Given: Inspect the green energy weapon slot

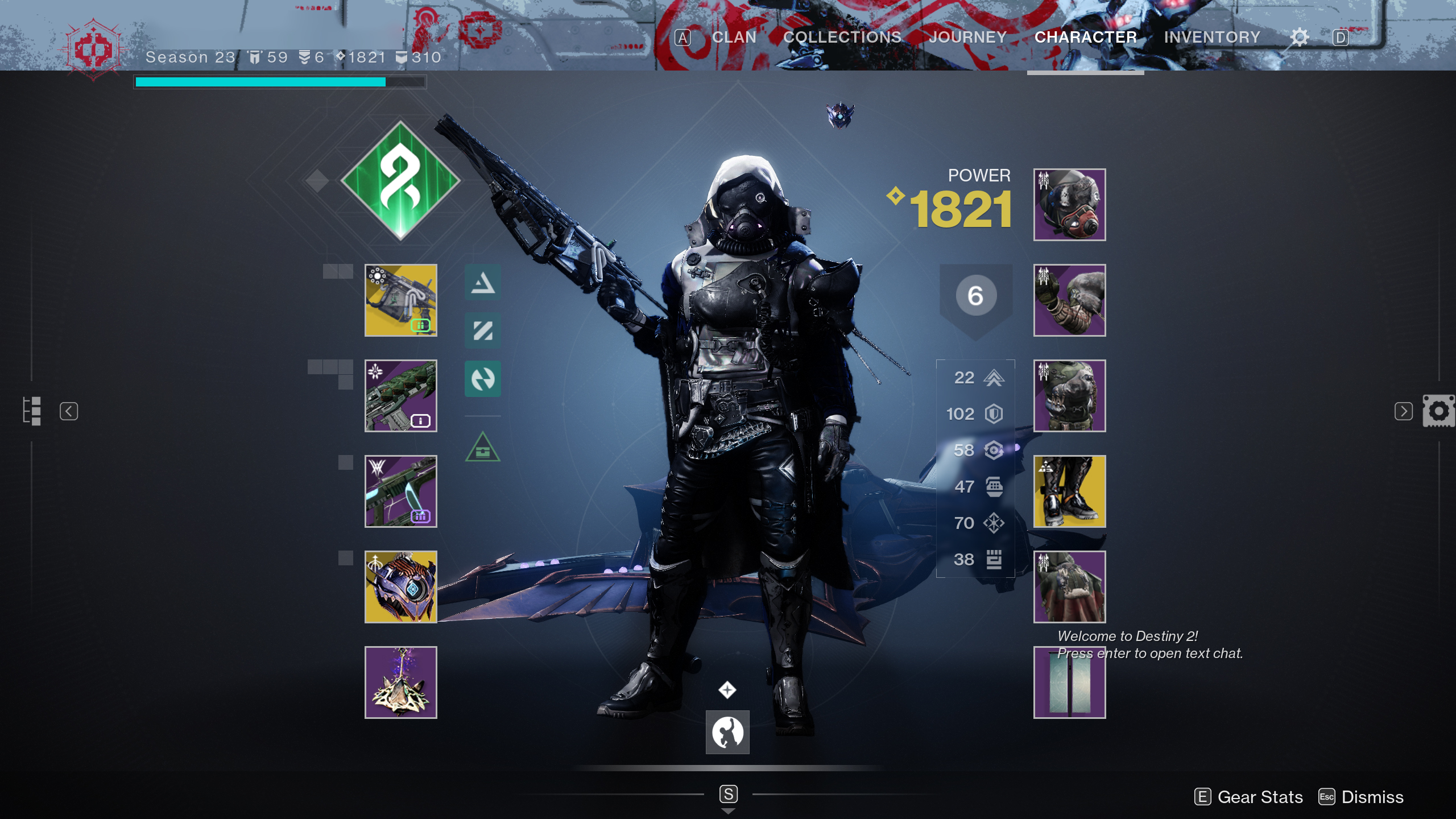Looking at the screenshot, I should pos(400,396).
